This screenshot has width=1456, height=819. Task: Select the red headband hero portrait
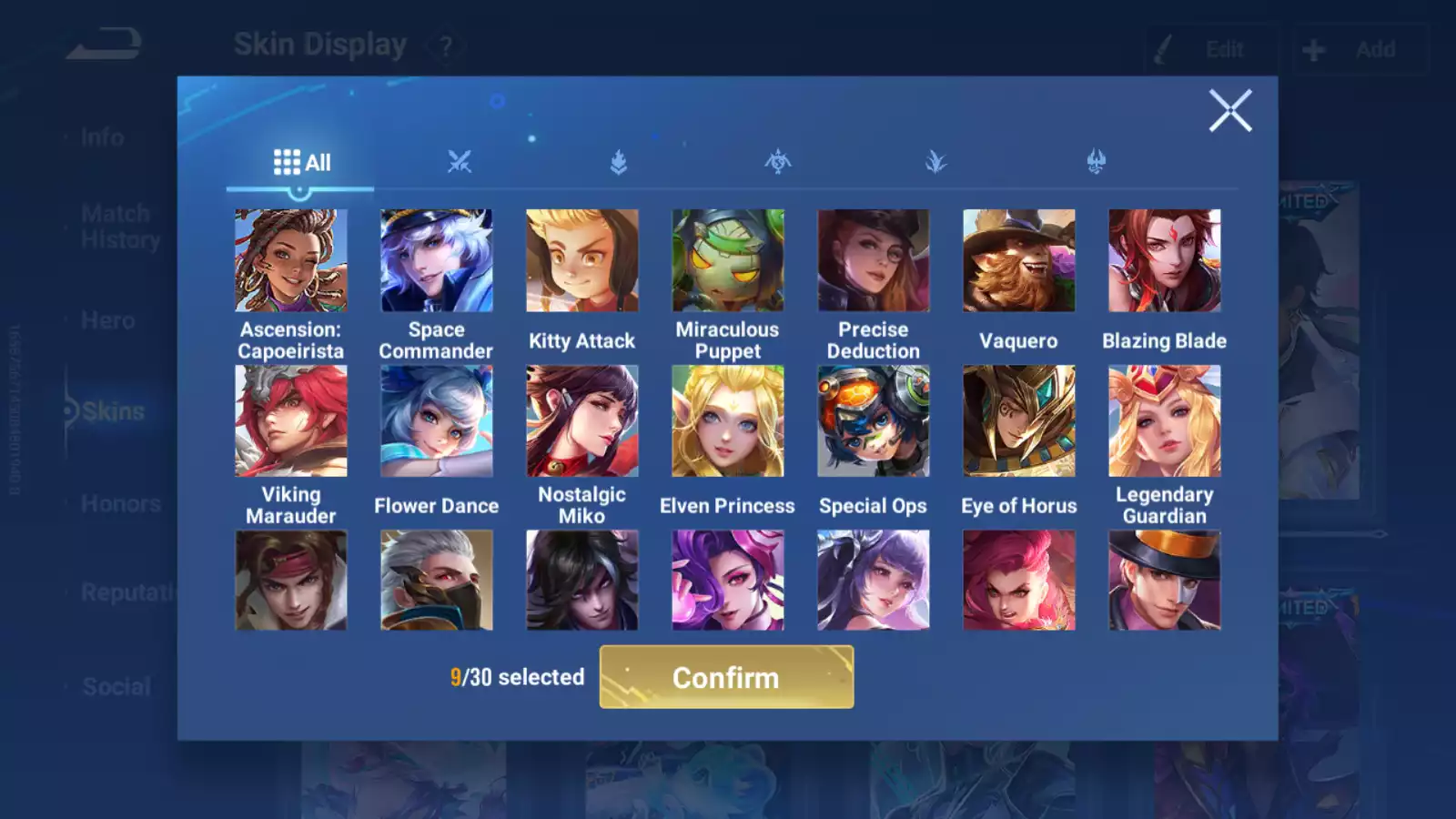coord(291,581)
